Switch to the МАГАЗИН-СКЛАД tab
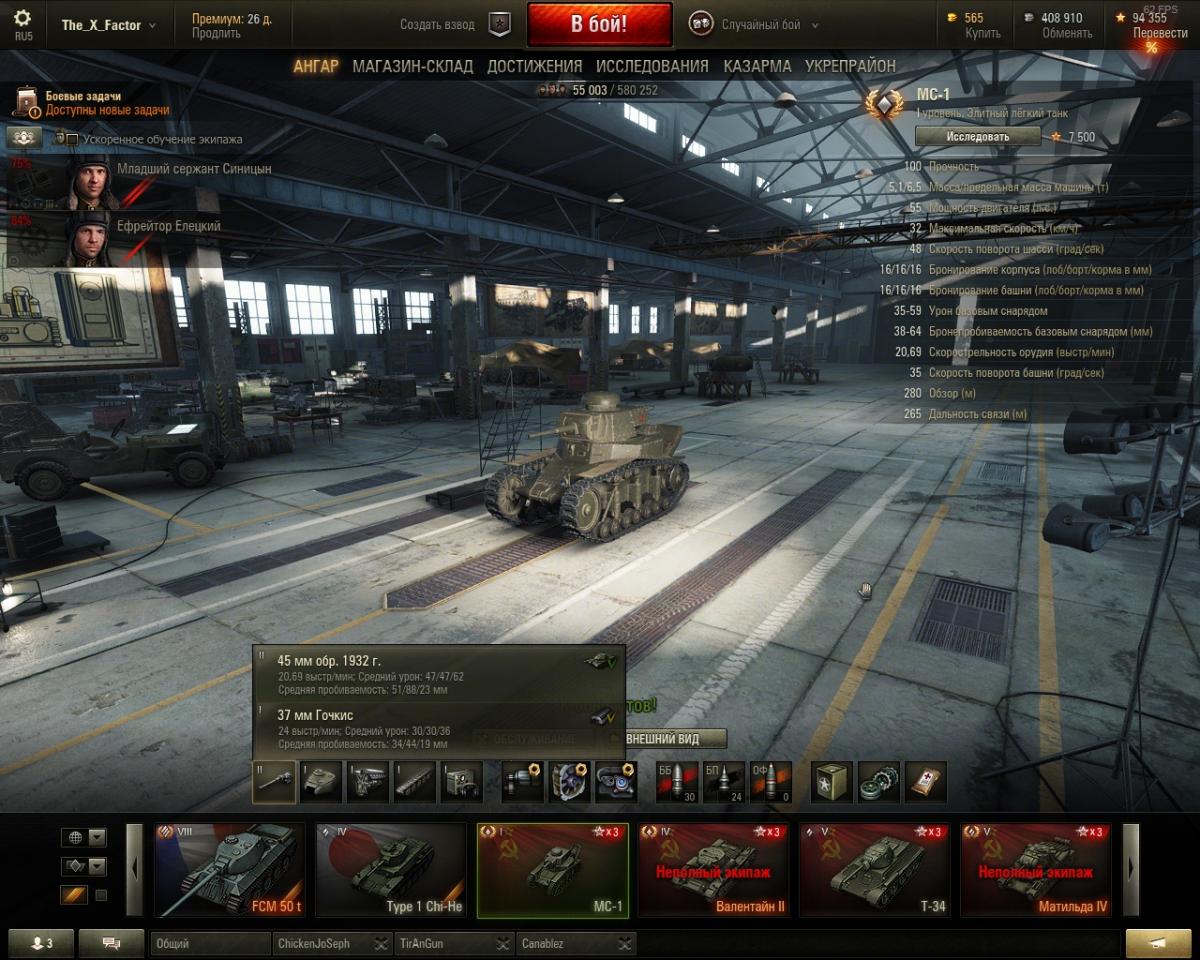The width and height of the screenshot is (1200, 960). click(412, 66)
